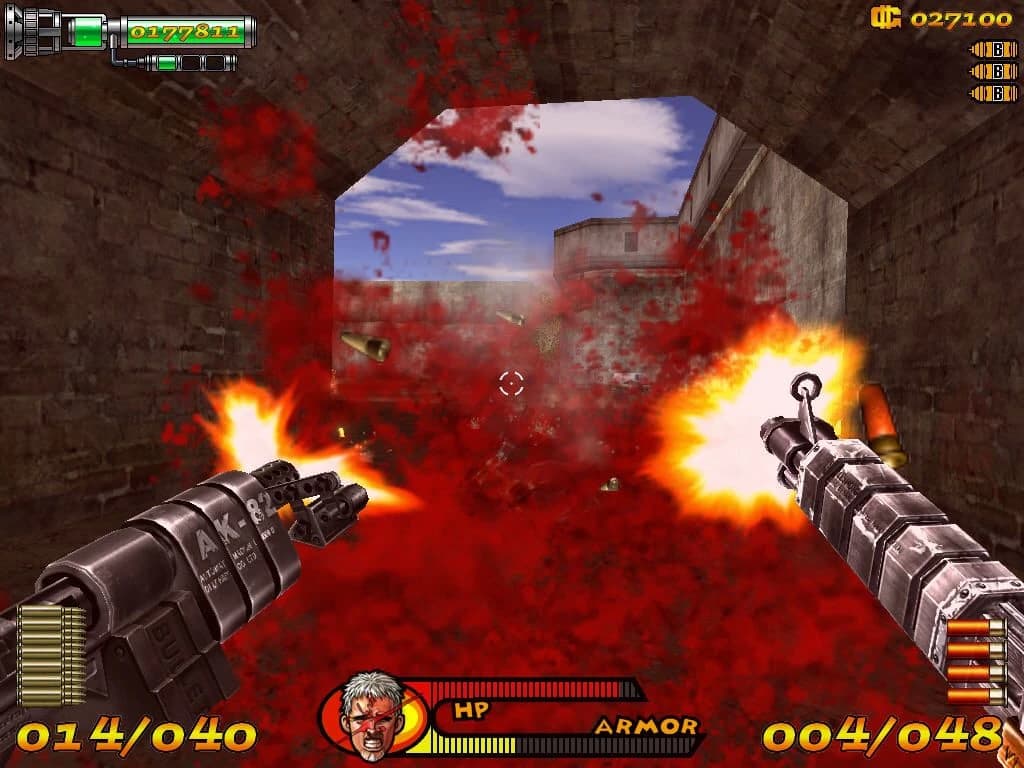Select the red shotgun shells ammo icon
Viewport: 1024px width, 768px height.
tap(975, 660)
